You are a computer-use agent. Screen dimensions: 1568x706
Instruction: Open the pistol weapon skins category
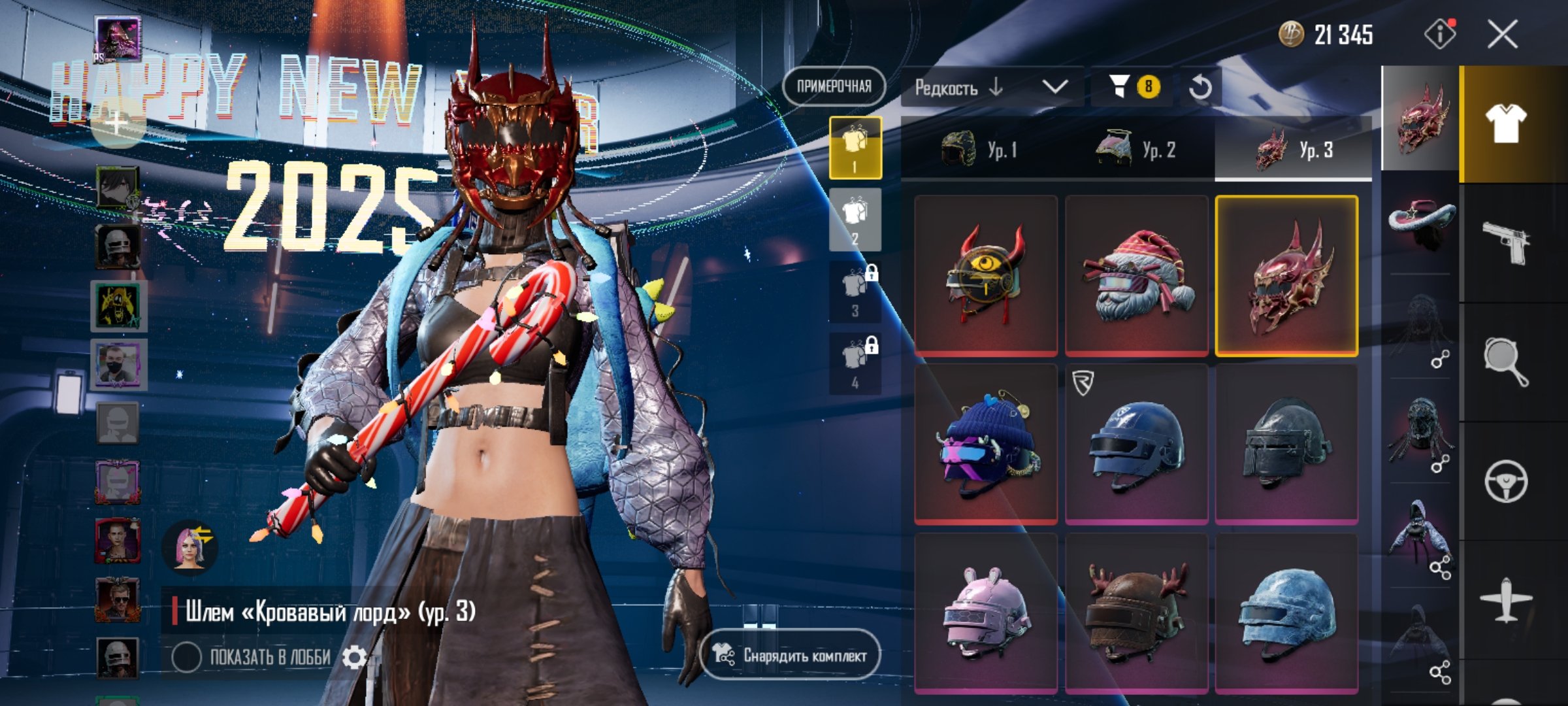click(1506, 243)
